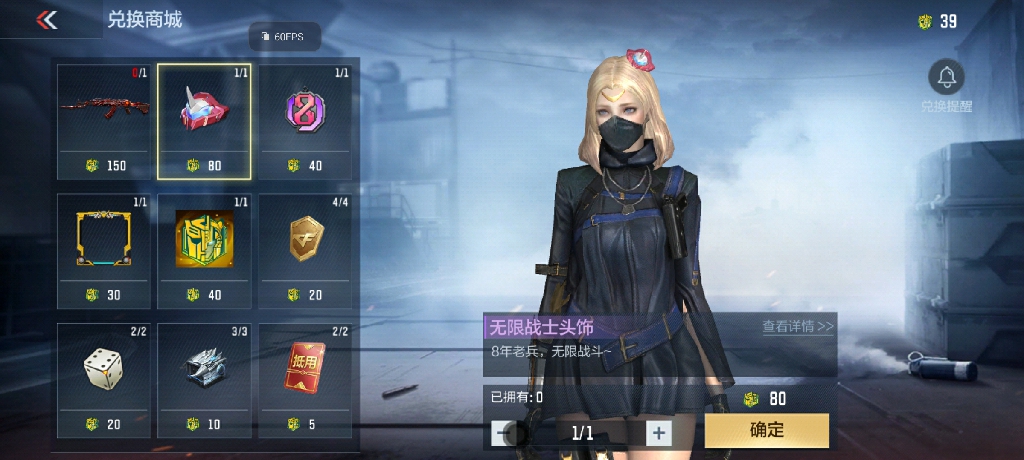Increase exchange quantity with plus button
Image resolution: width=1024 pixels, height=460 pixels.
pos(658,433)
